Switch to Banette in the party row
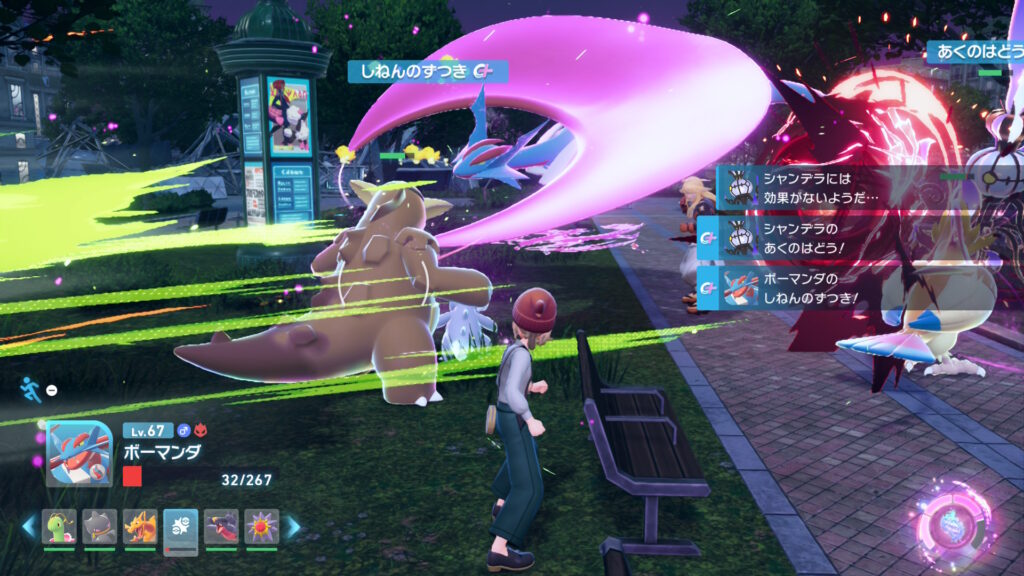Viewport: 1024px width, 576px height. [100, 526]
